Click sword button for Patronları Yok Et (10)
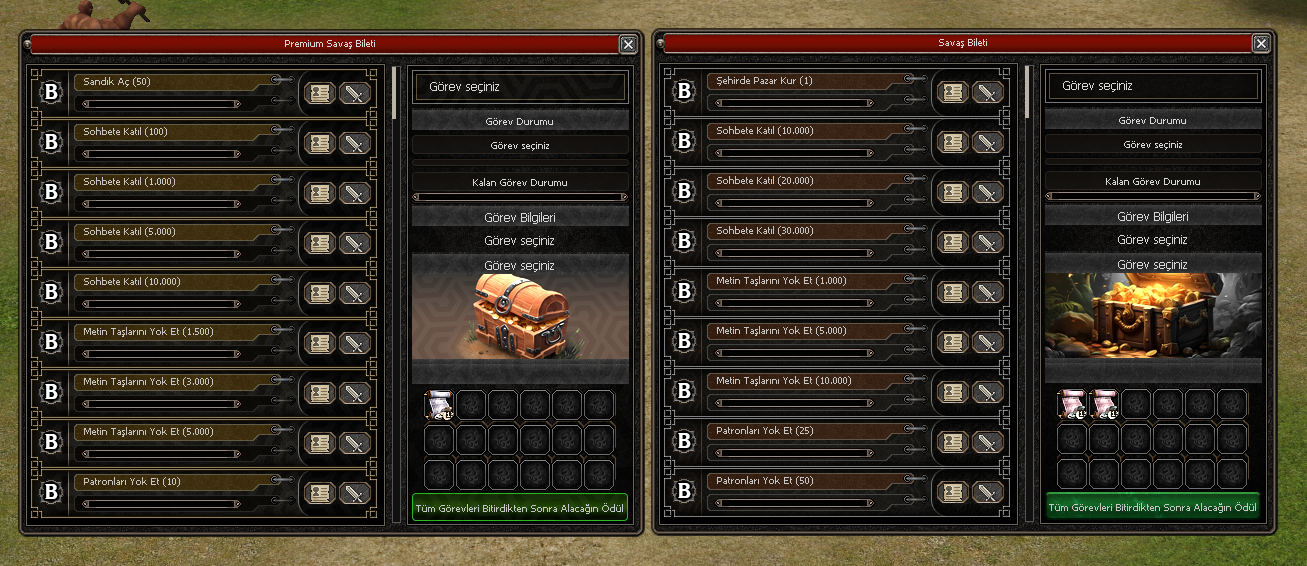This screenshot has width=1307, height=566. (x=355, y=493)
